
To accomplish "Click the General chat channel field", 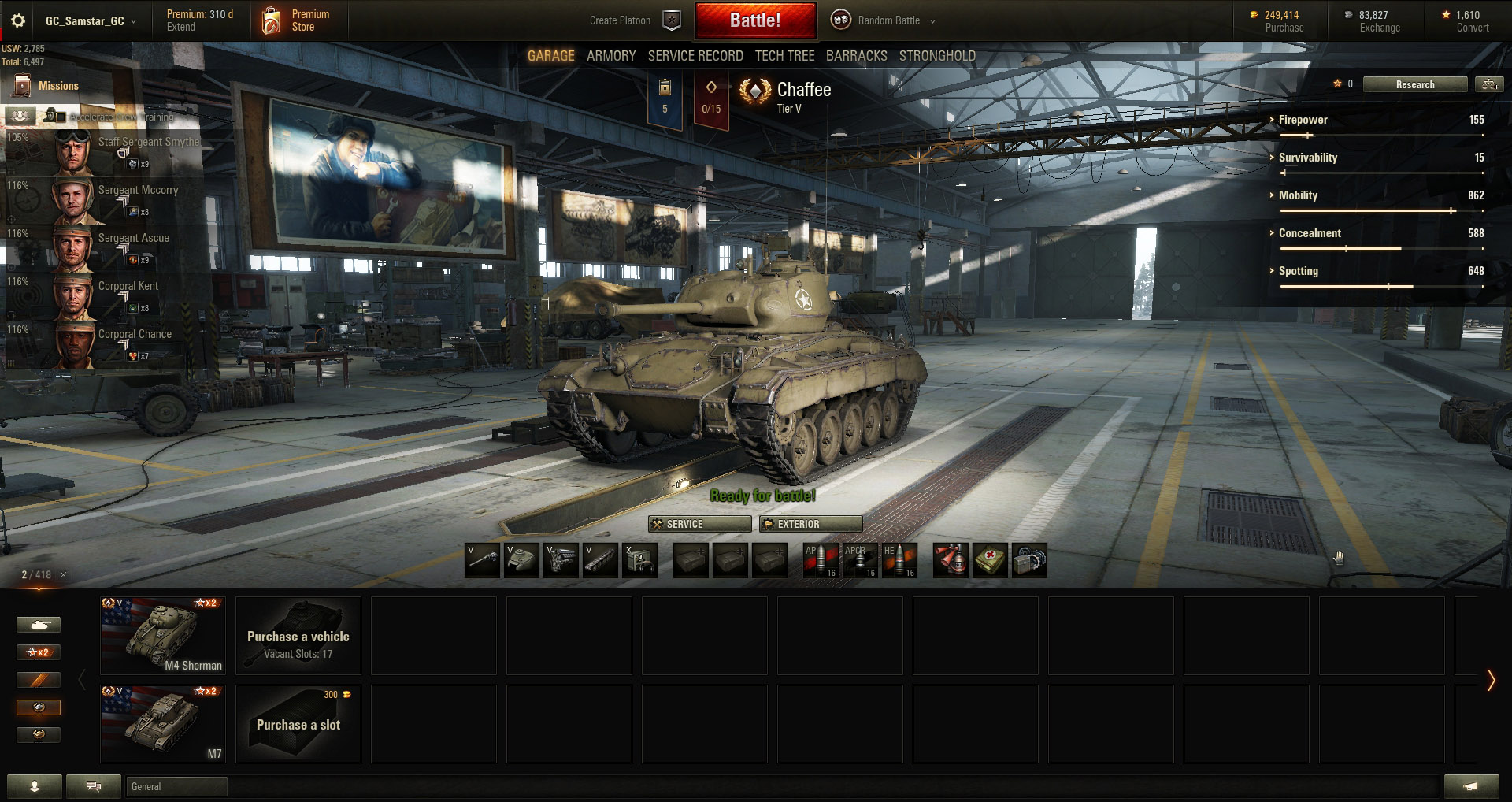I will point(176,786).
